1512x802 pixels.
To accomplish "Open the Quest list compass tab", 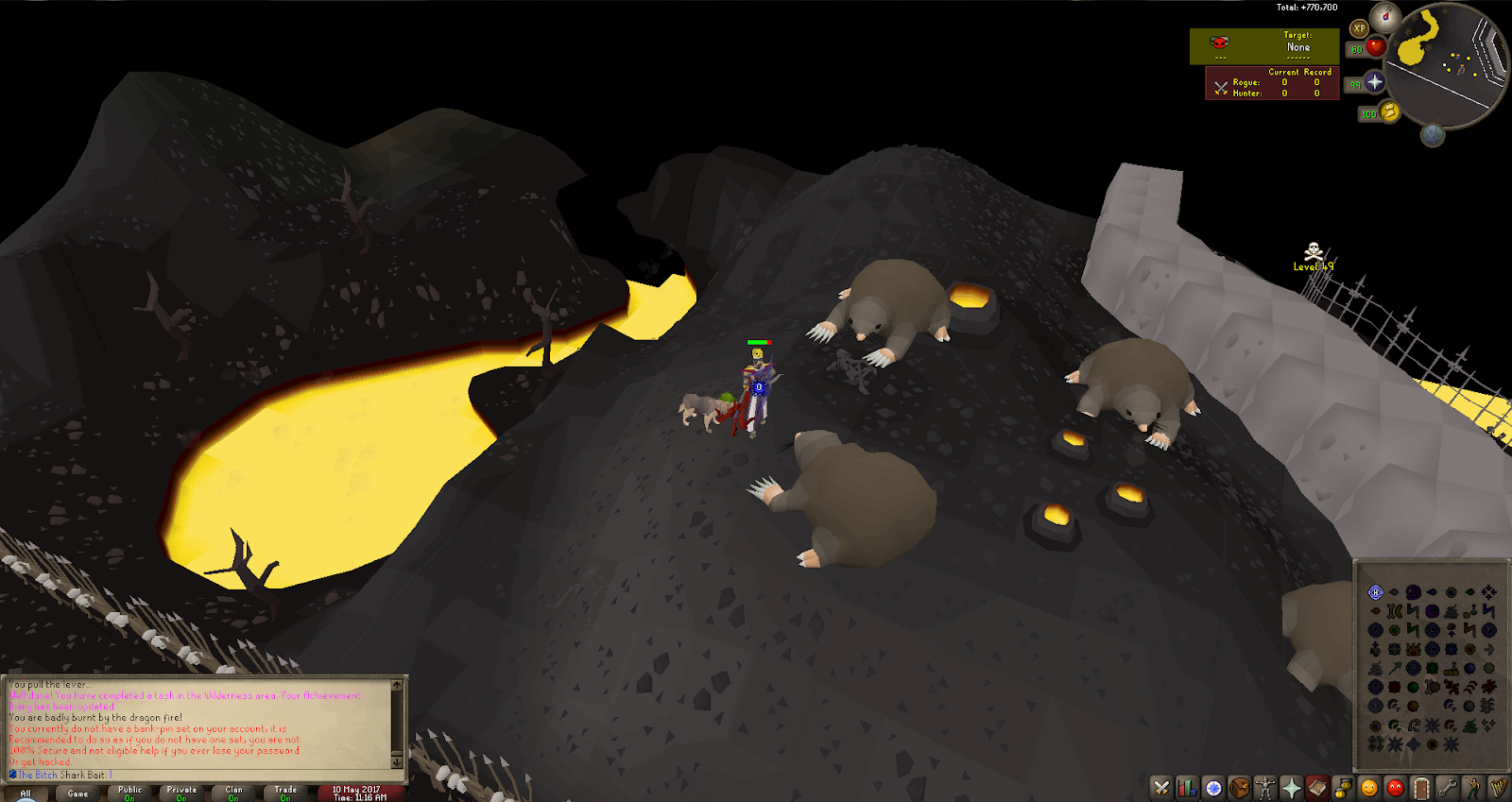I will pyautogui.click(x=1213, y=788).
